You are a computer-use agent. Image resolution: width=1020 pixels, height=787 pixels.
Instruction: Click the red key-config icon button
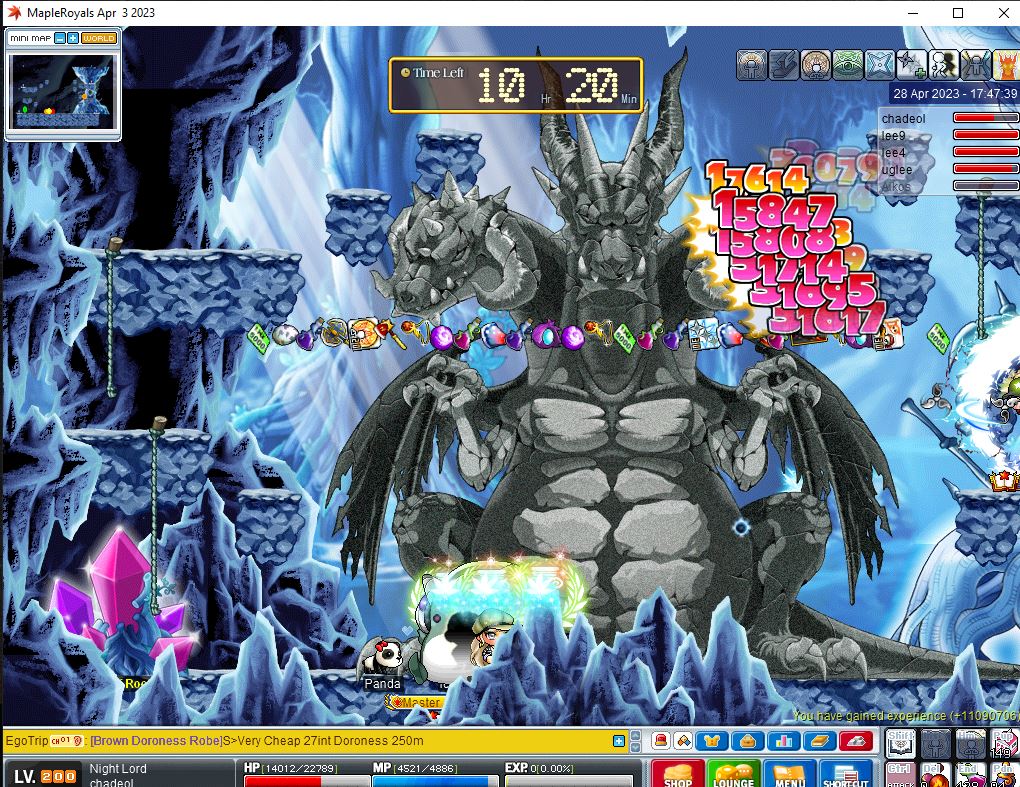pyautogui.click(x=856, y=741)
